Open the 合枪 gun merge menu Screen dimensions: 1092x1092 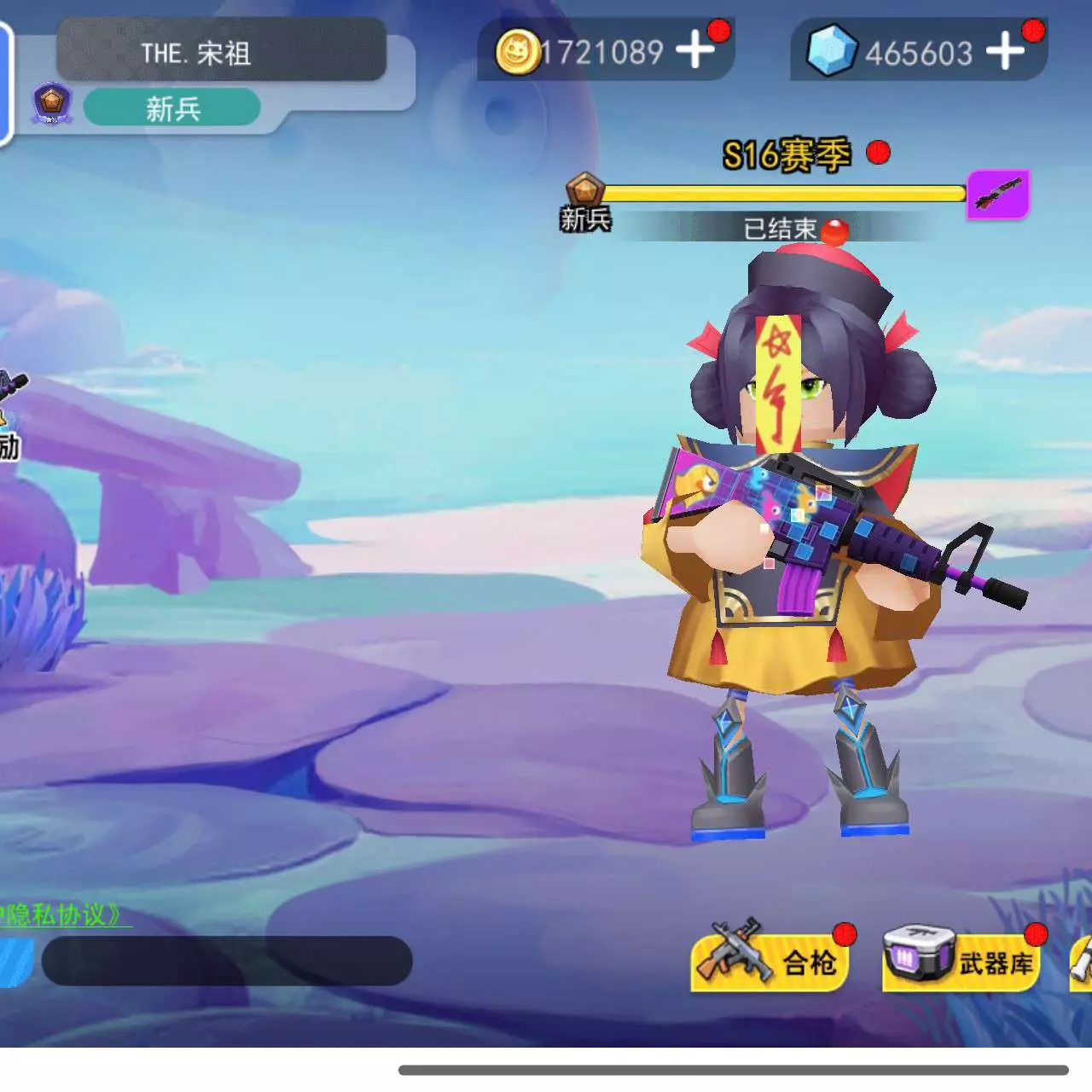(x=770, y=961)
